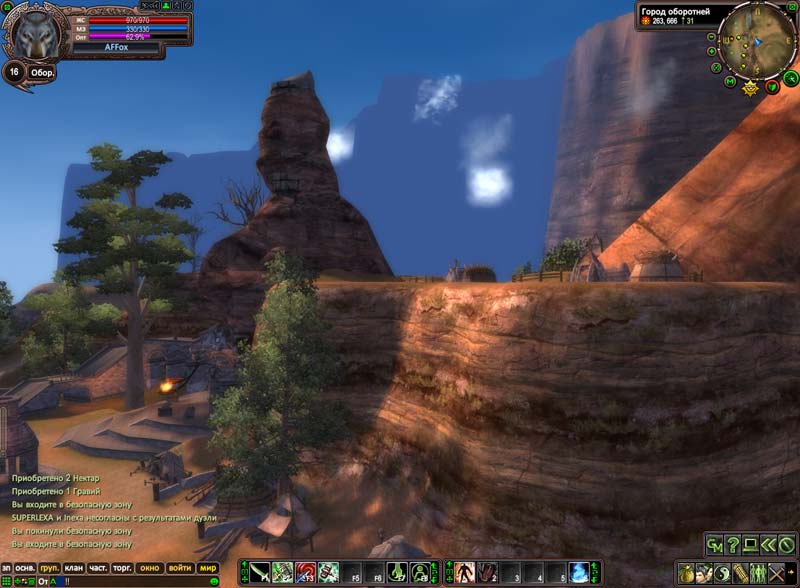Click the 'окно' chat button

151,568
